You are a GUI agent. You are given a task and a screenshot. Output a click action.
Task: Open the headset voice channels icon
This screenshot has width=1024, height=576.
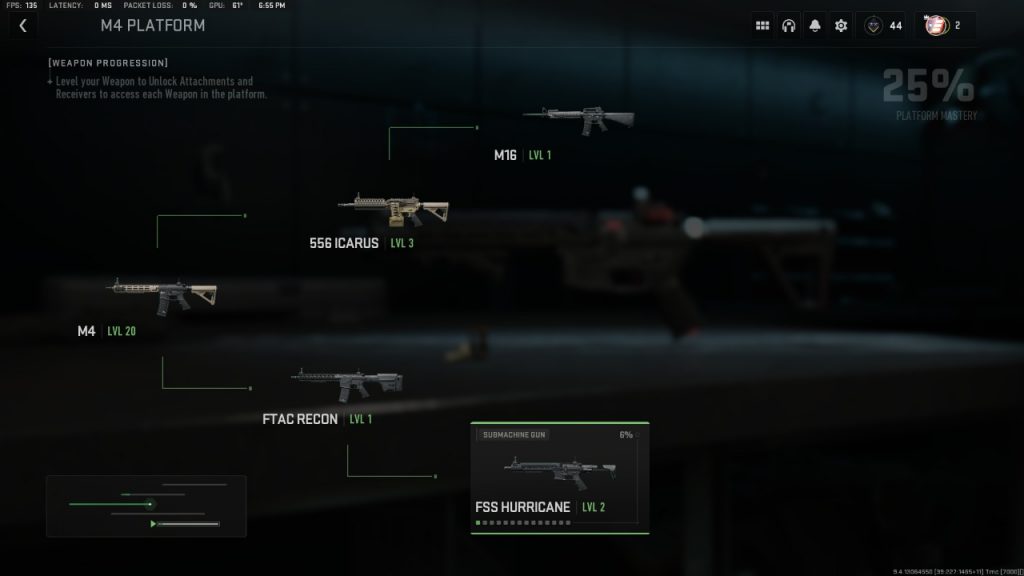tap(789, 25)
